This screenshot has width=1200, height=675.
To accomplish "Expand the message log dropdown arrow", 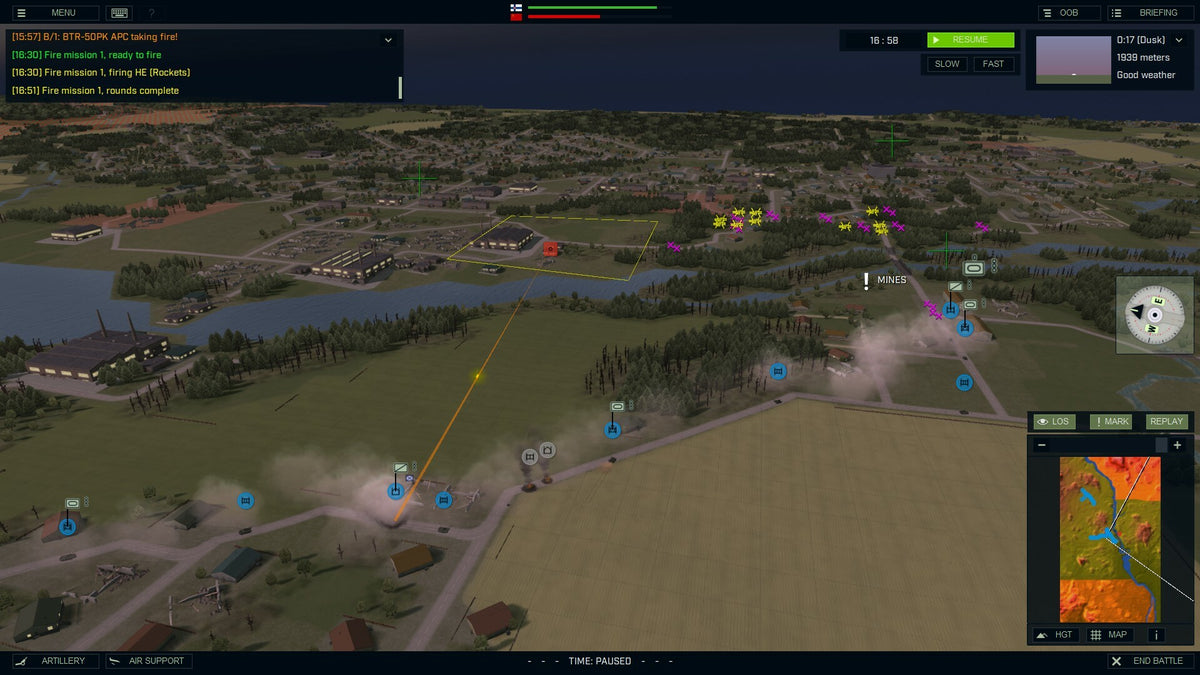I will 388,40.
